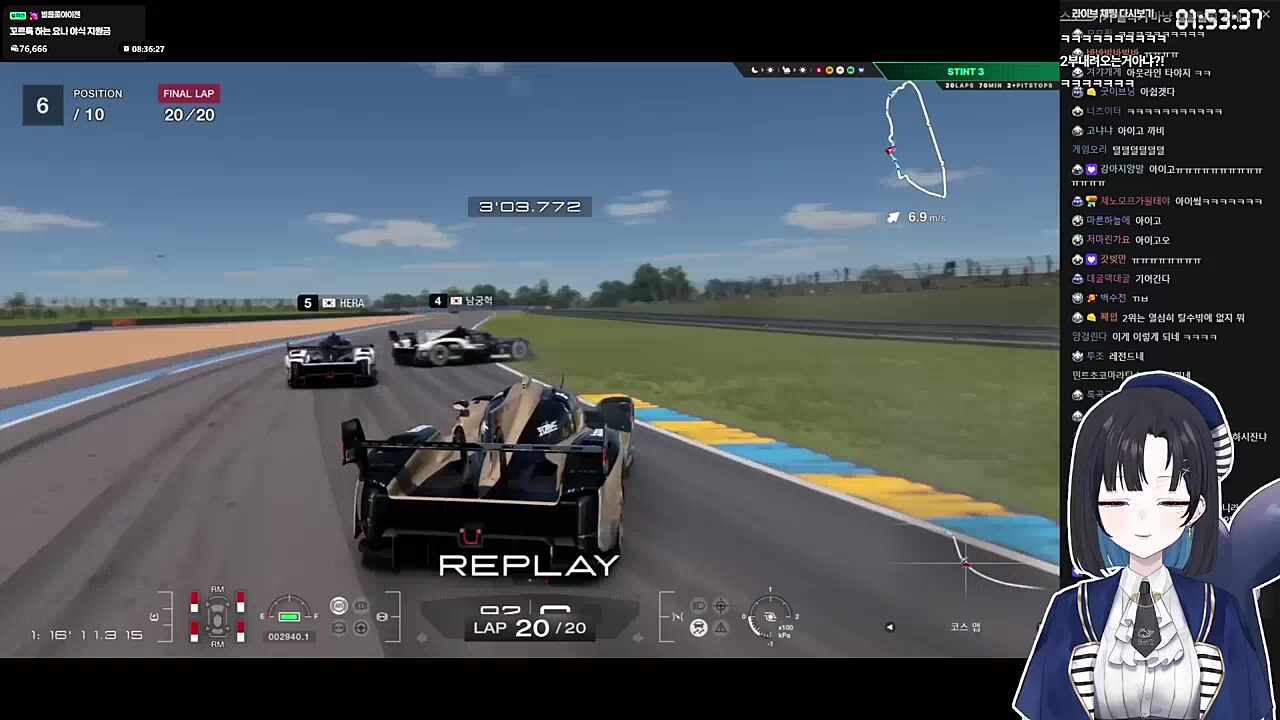Viewport: 1280px width, 720px height.
Task: Click the left arrow beside 코스 맵
Action: click(890, 627)
